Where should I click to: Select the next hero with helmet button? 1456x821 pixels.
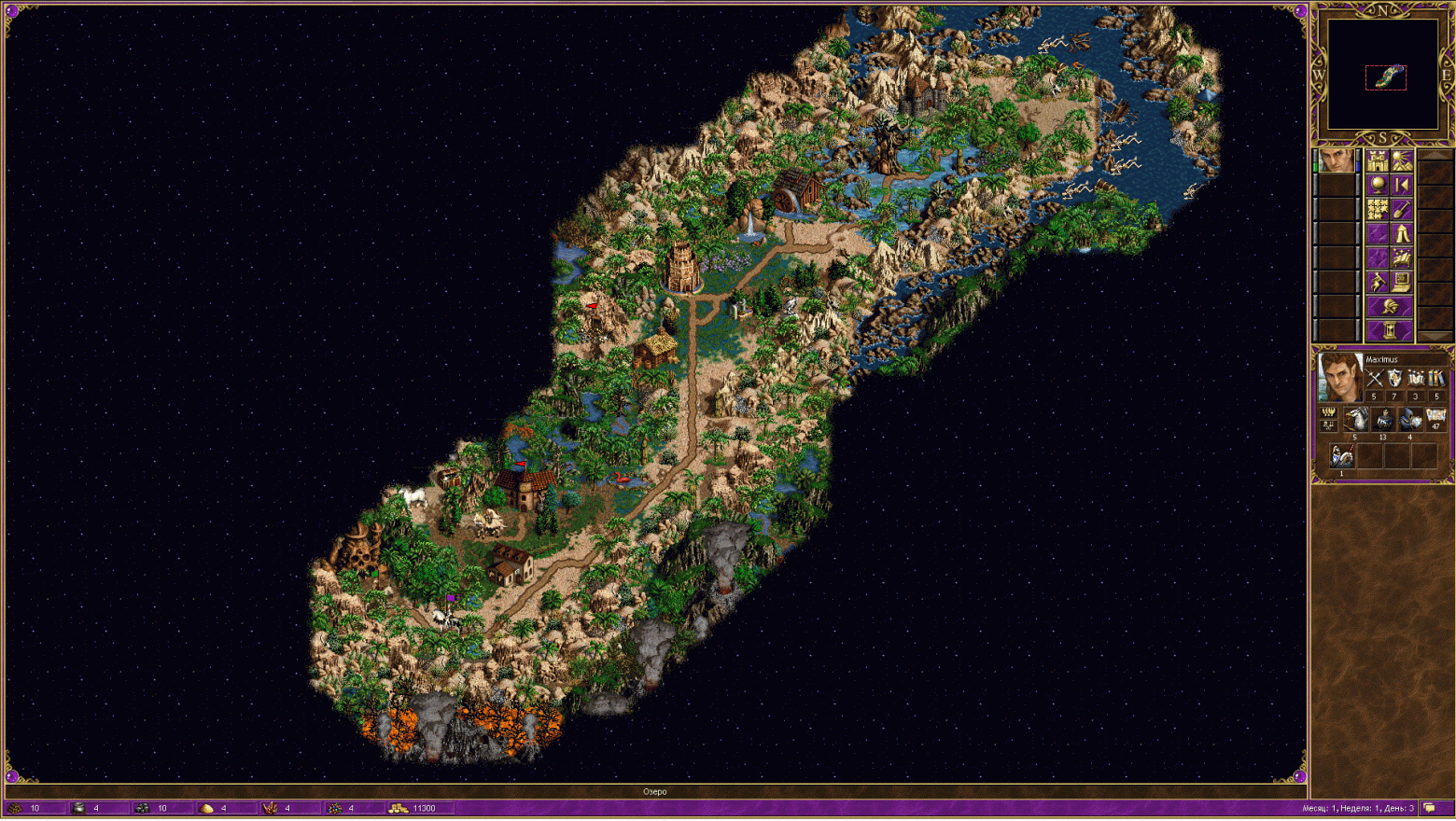click(1389, 305)
